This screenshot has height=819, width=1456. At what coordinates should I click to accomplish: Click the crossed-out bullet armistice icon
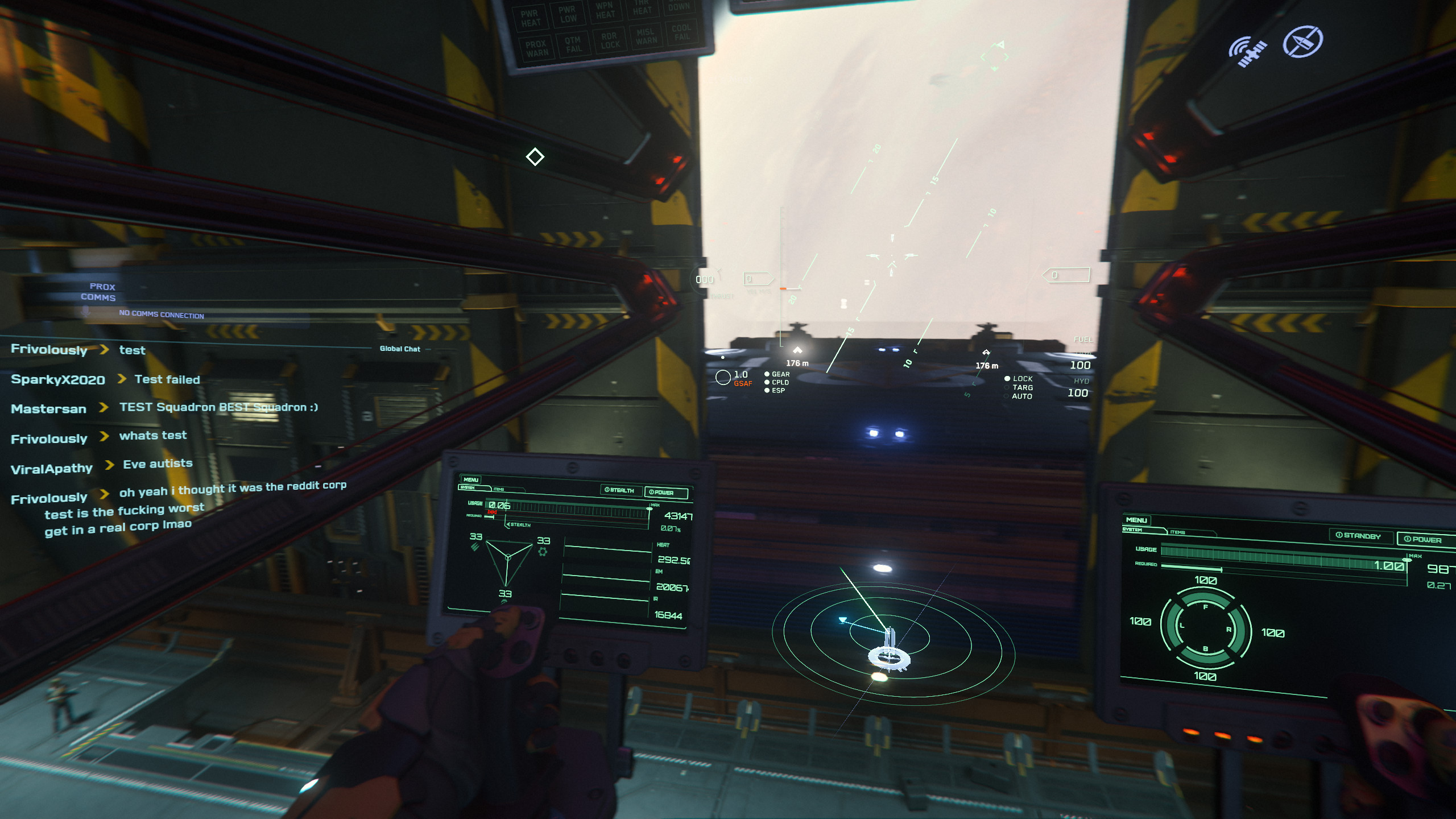pyautogui.click(x=1302, y=42)
